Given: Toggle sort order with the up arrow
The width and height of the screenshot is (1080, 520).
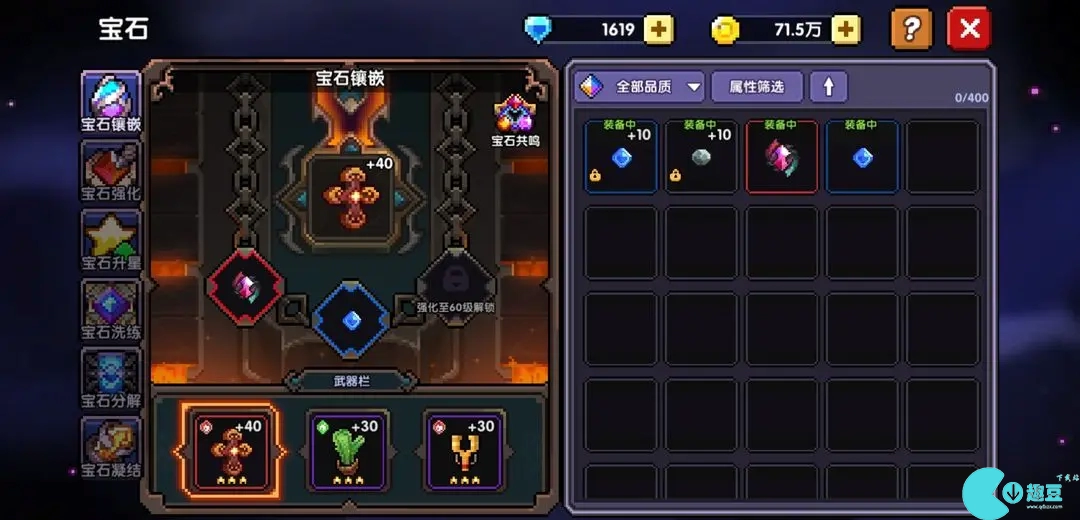Looking at the screenshot, I should click(828, 87).
